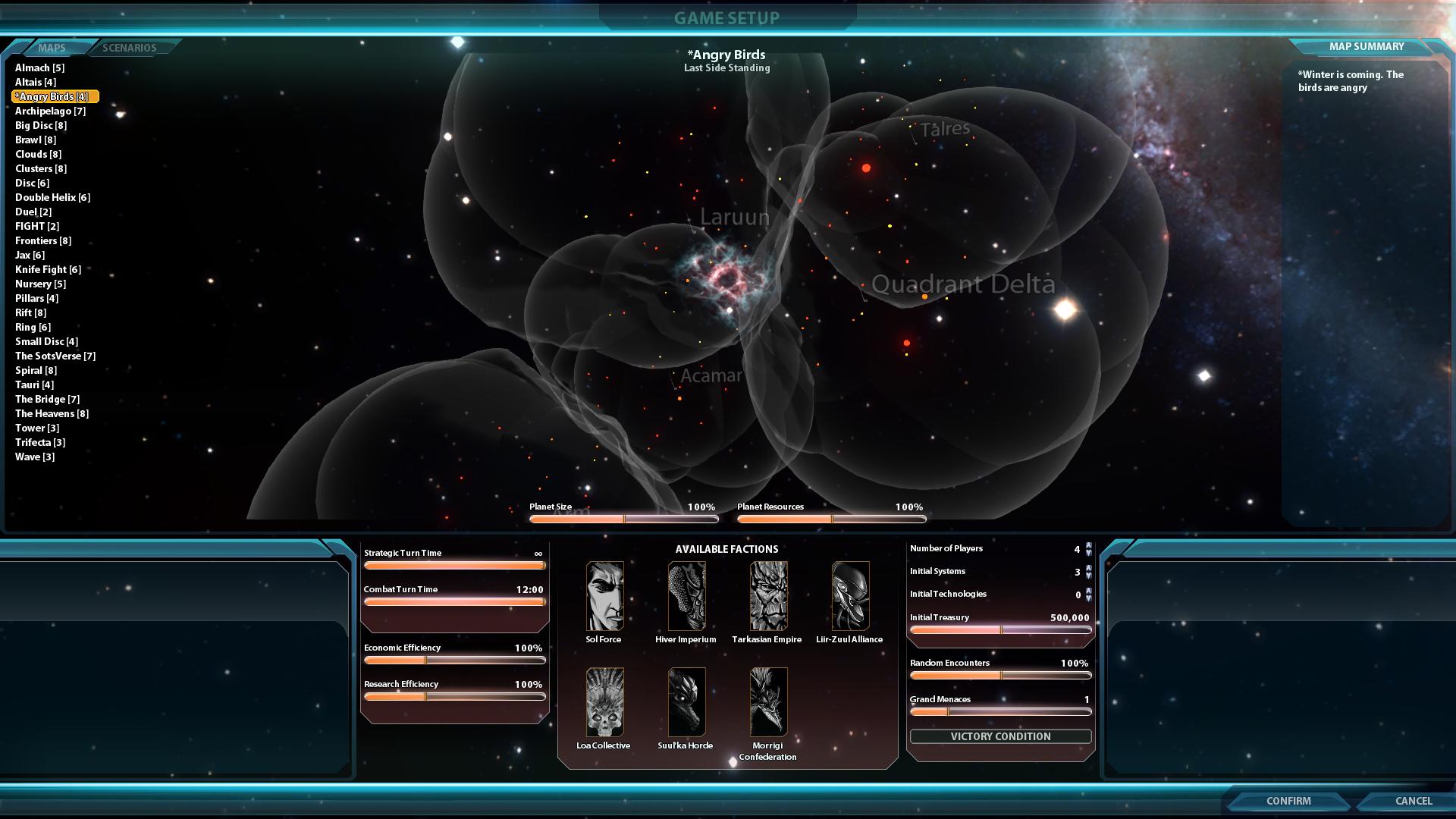
Task: Open the Maps tab
Action: click(52, 48)
